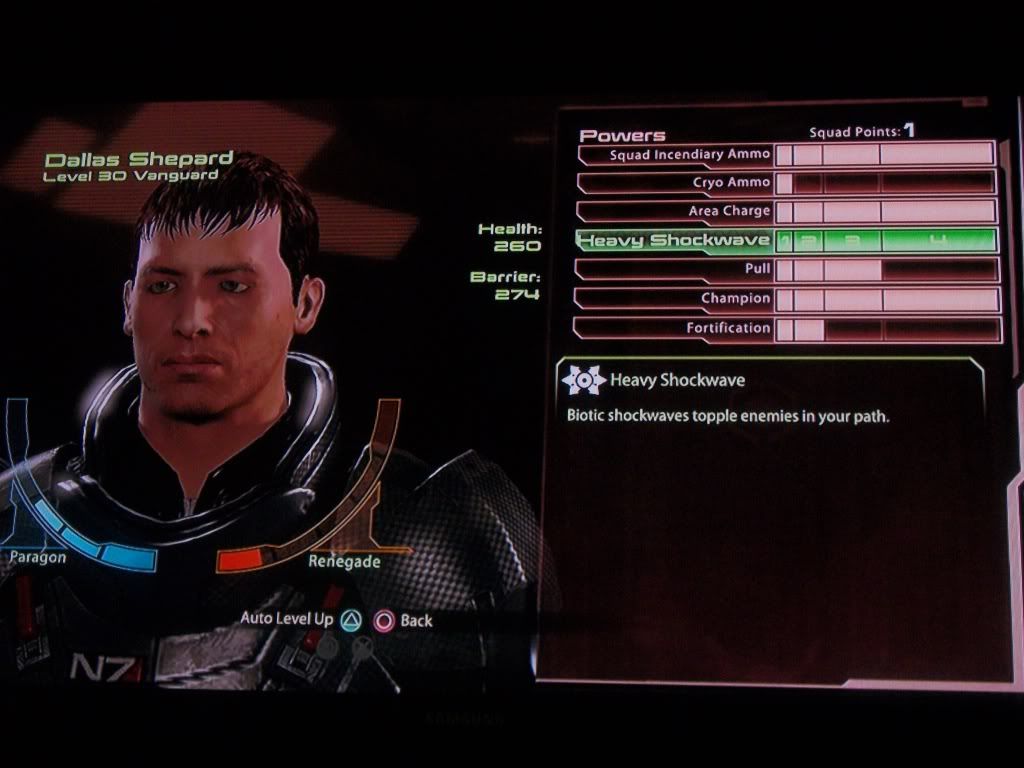Click the highlighted Heavy Shockwave power
Viewport: 1024px width, 768px height.
pos(676,241)
